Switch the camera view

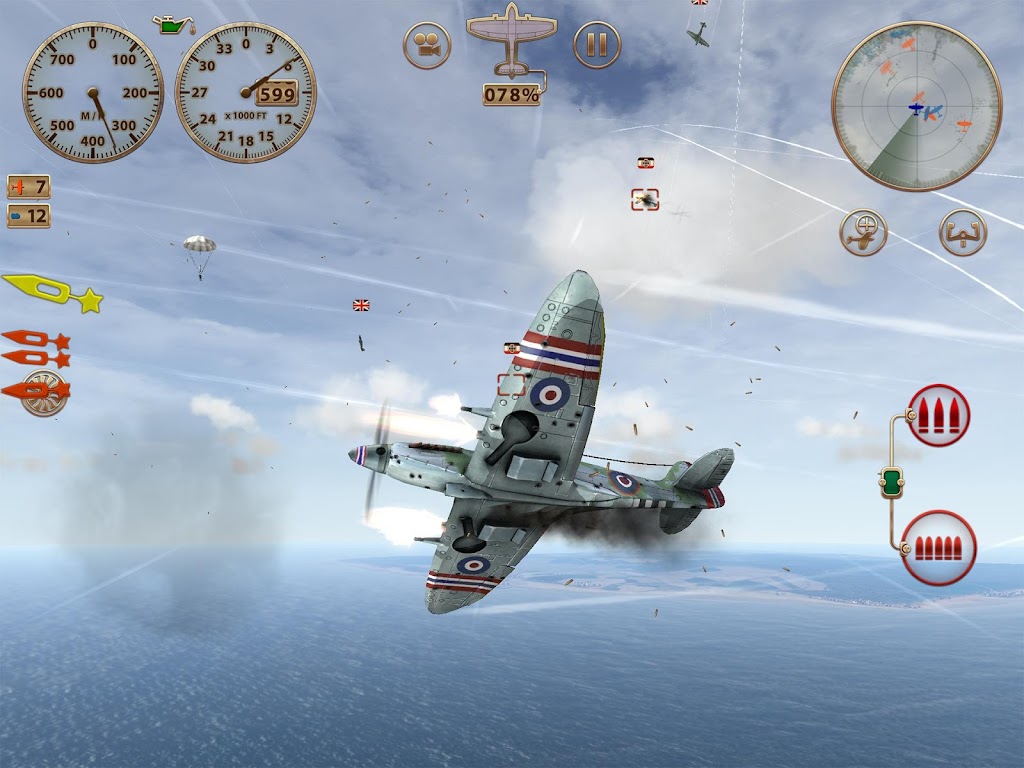pos(427,45)
